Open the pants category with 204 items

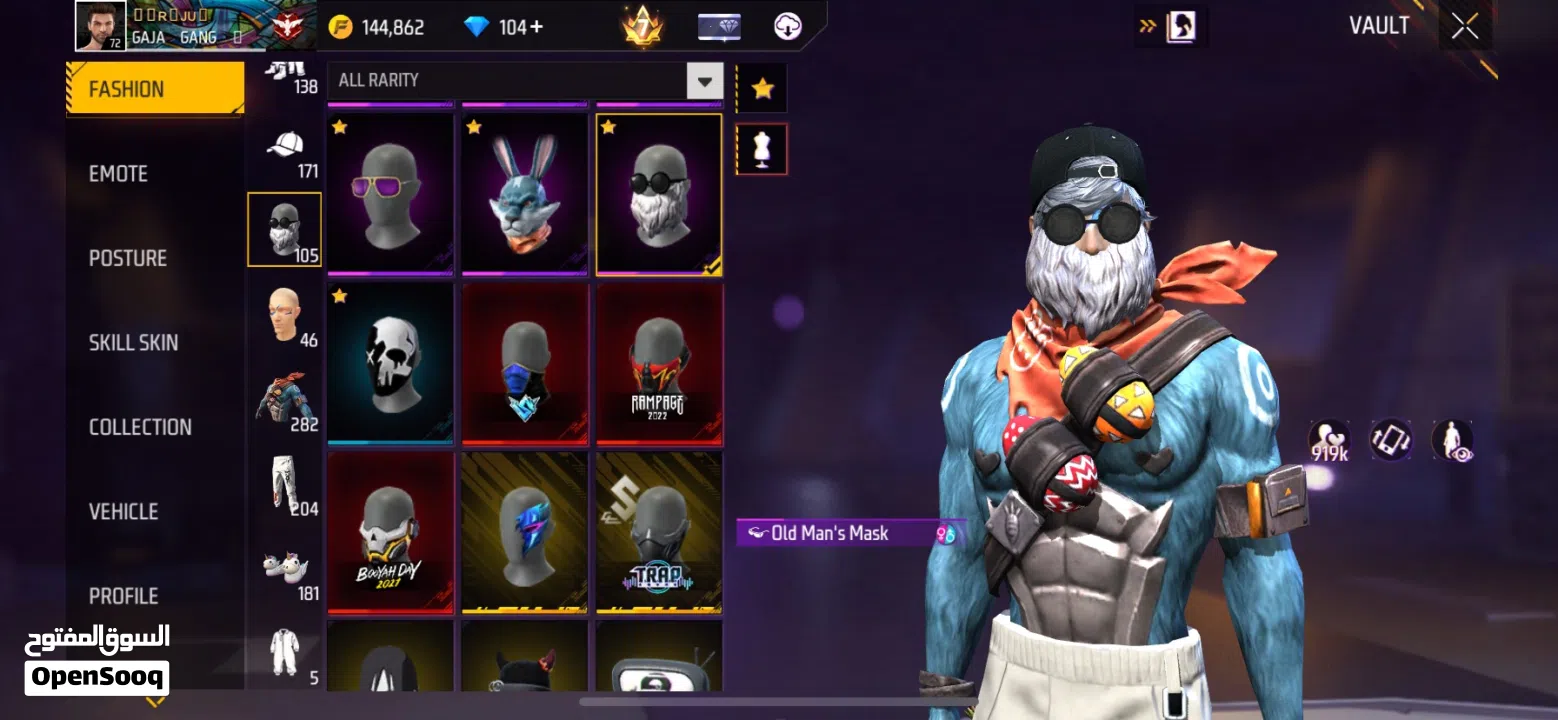click(x=285, y=485)
